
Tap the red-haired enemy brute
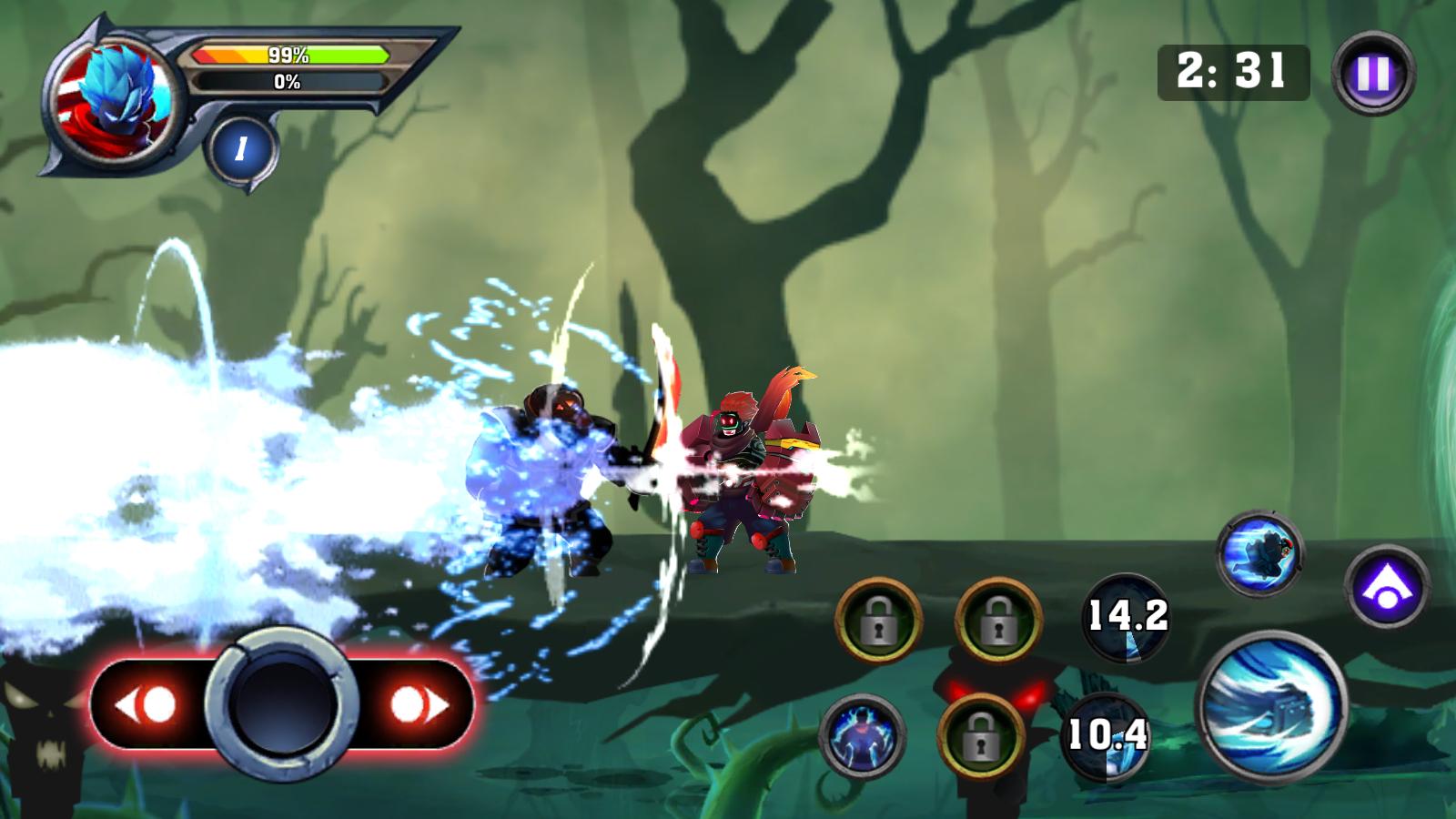pyautogui.click(x=746, y=473)
